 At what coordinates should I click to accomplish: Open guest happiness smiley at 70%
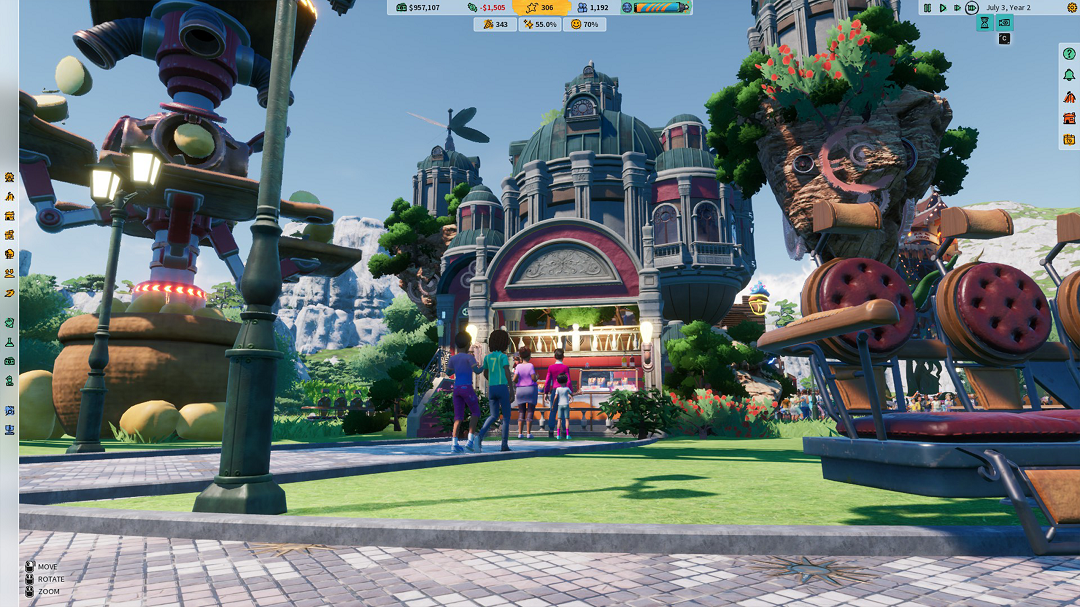584,24
